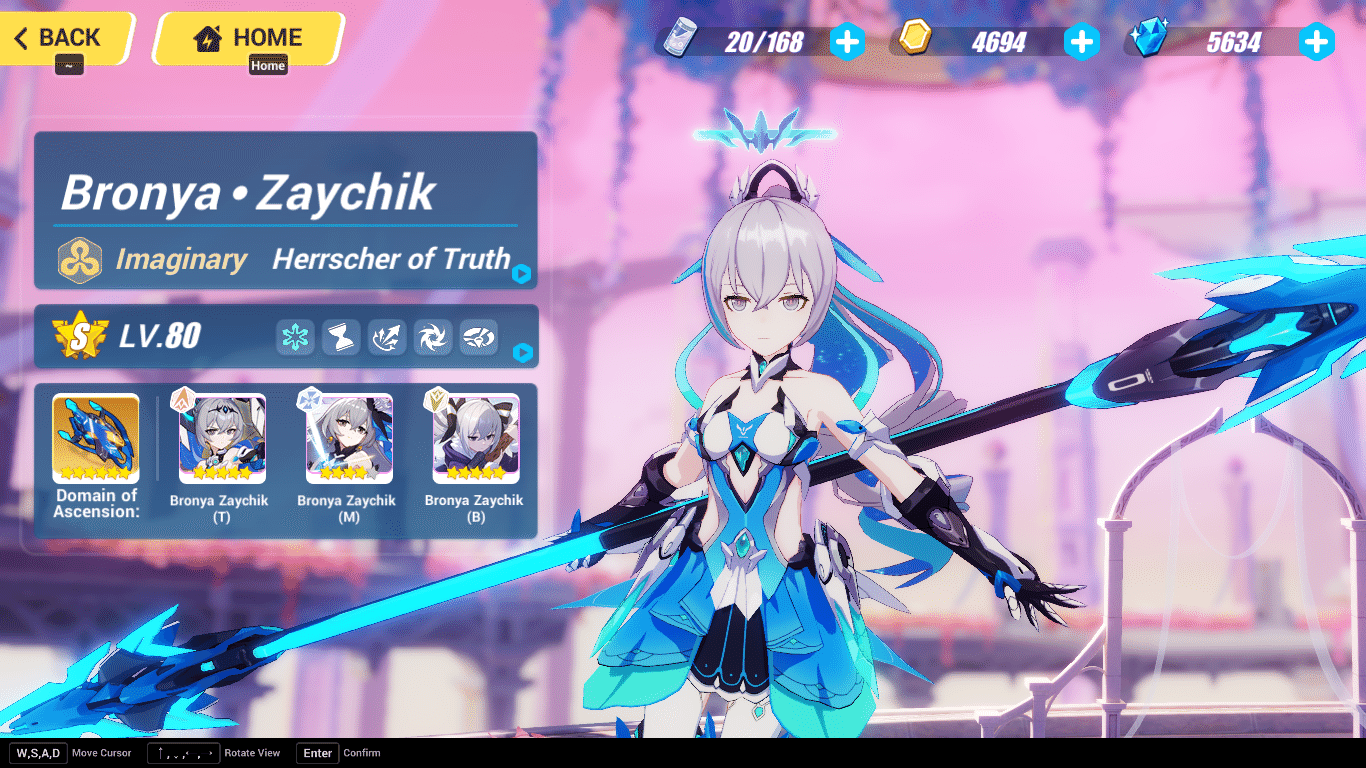The width and height of the screenshot is (1366, 768).
Task: Buy crystals via the plus button
Action: tap(1318, 41)
